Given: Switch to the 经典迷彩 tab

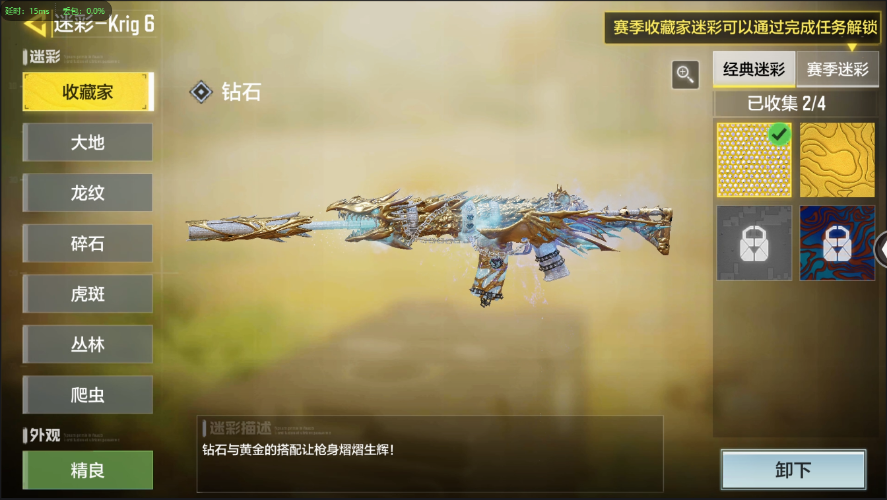Looking at the screenshot, I should tap(754, 70).
